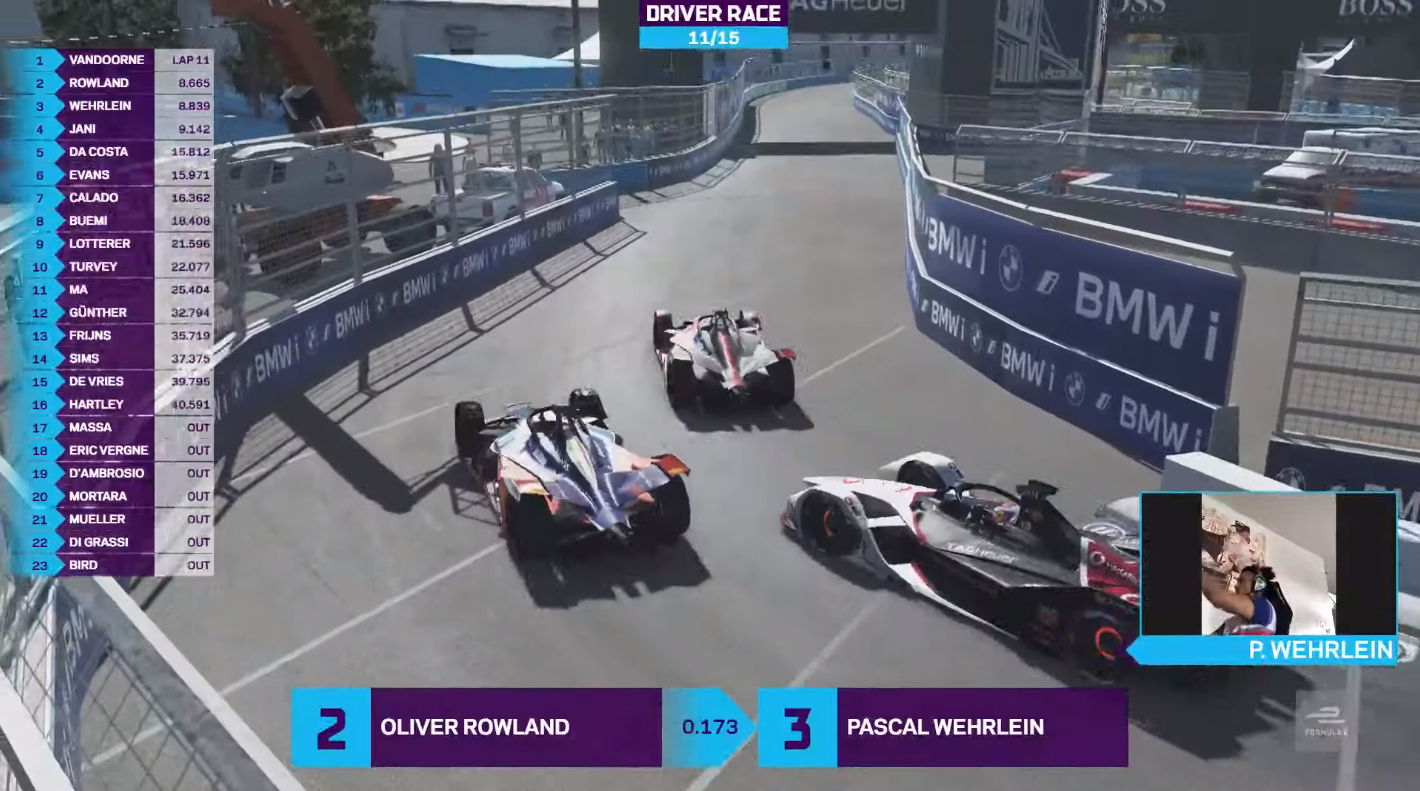Select the Pascal Wehrlein position banner

[943, 727]
